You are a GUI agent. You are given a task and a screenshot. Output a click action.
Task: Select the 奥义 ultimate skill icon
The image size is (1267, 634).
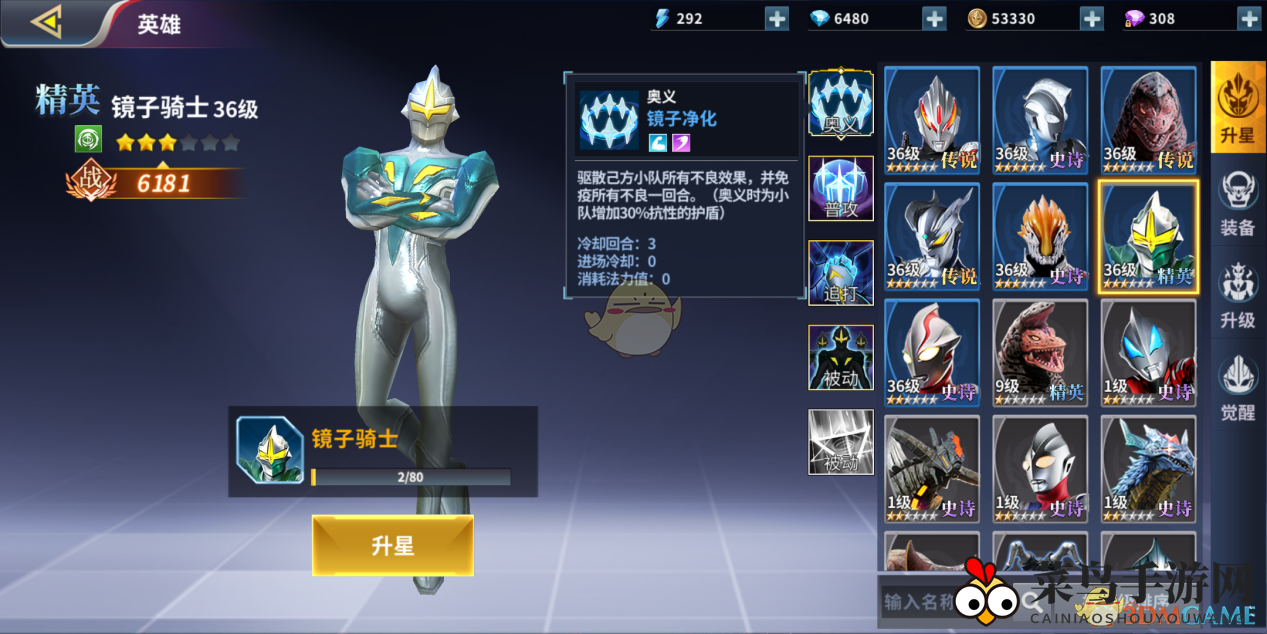(x=840, y=103)
